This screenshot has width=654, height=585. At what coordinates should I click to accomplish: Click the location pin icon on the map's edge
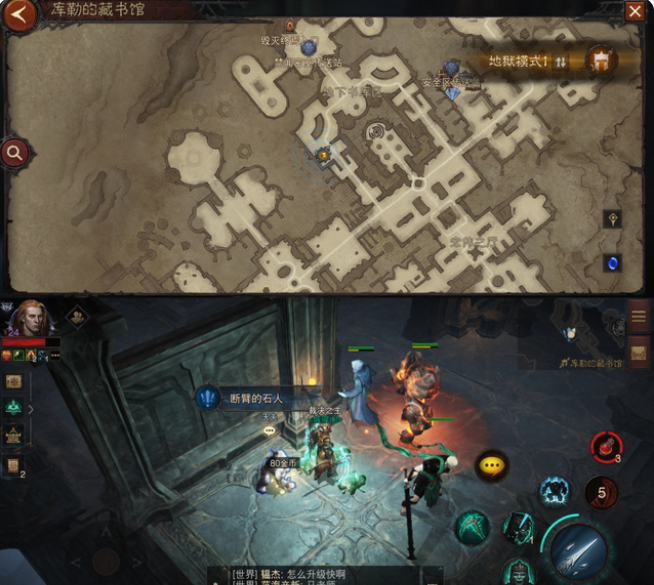coord(612,219)
